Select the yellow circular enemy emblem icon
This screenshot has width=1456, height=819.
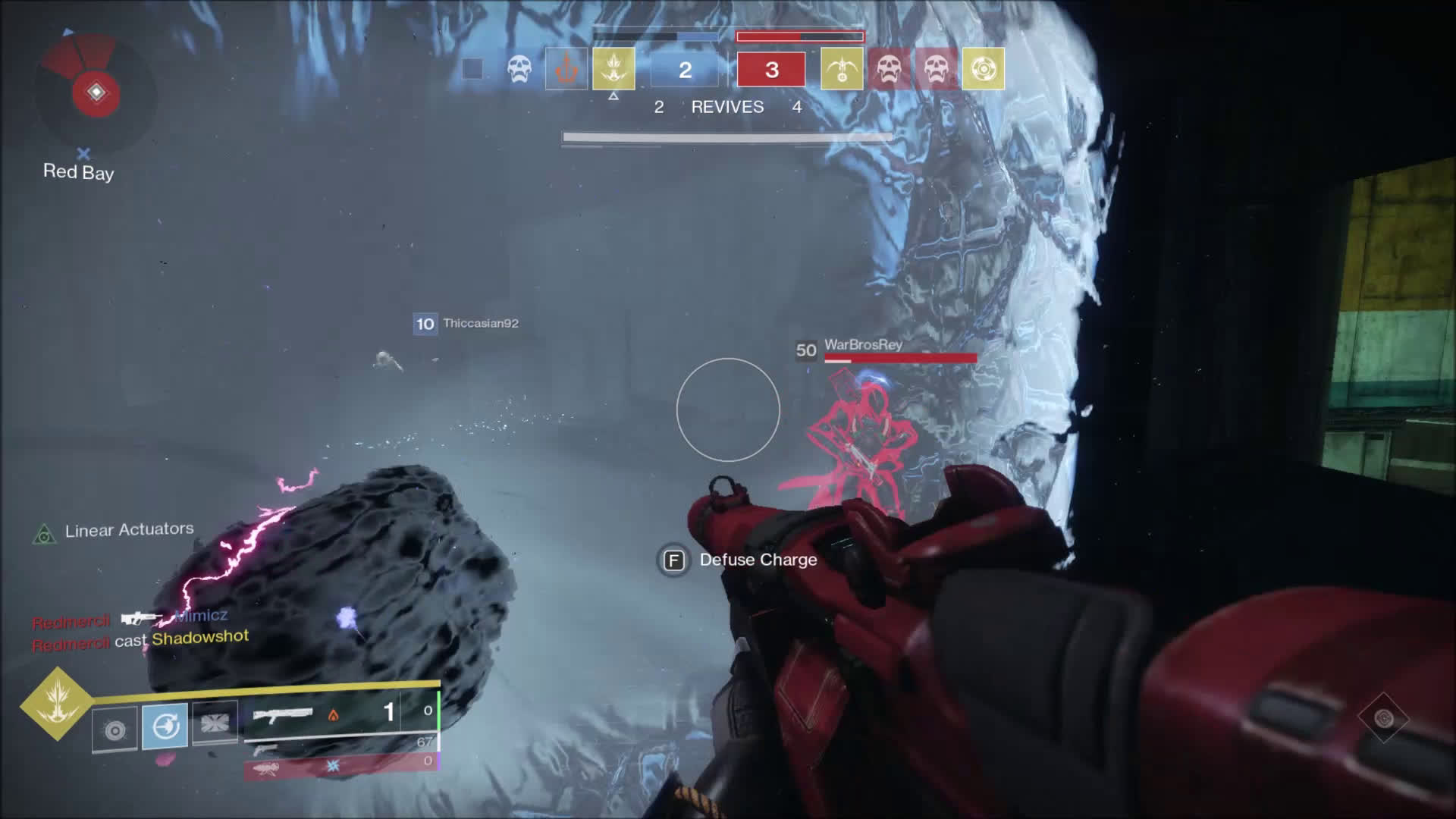[x=983, y=69]
